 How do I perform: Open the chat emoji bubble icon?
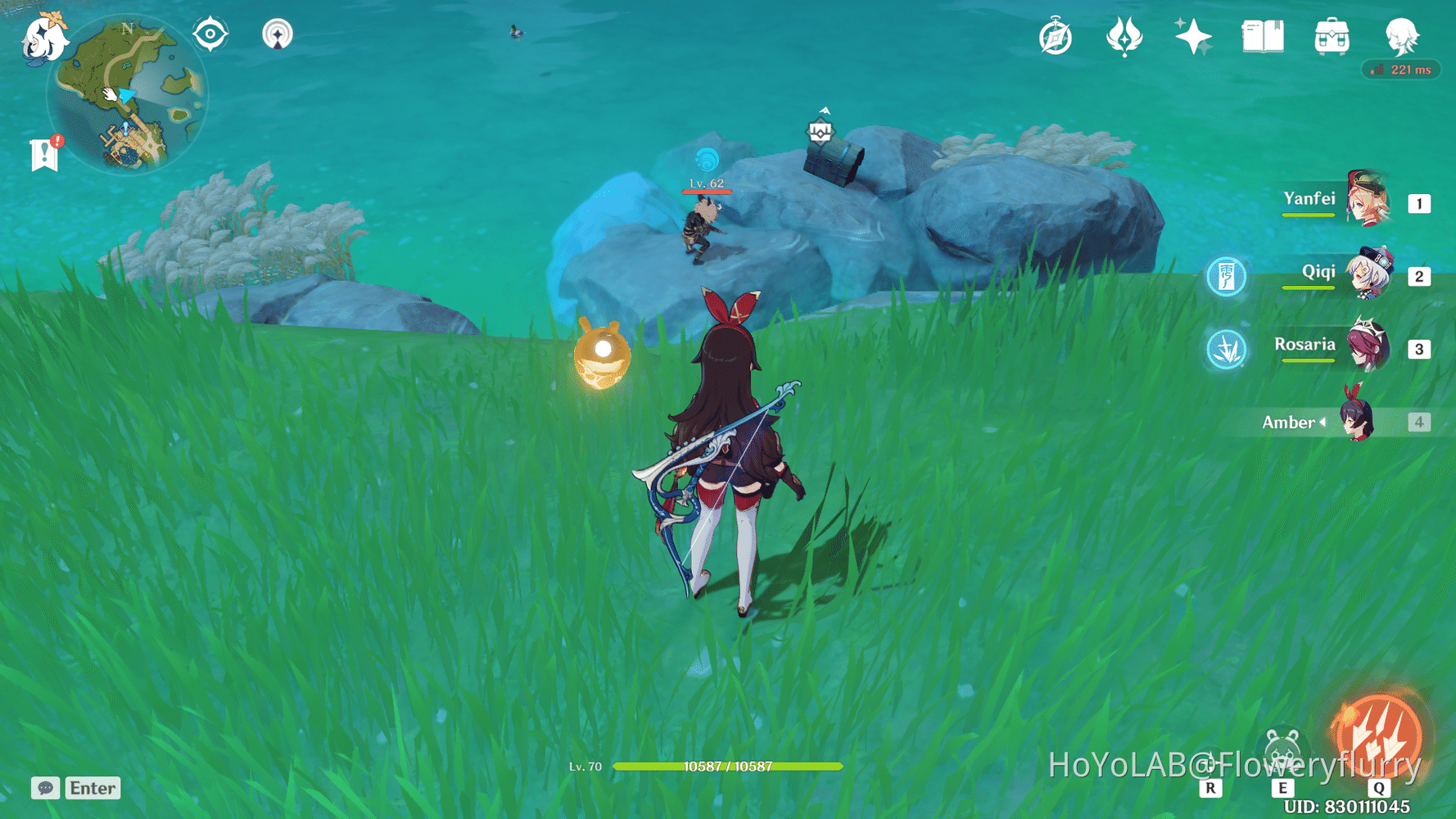[45, 789]
